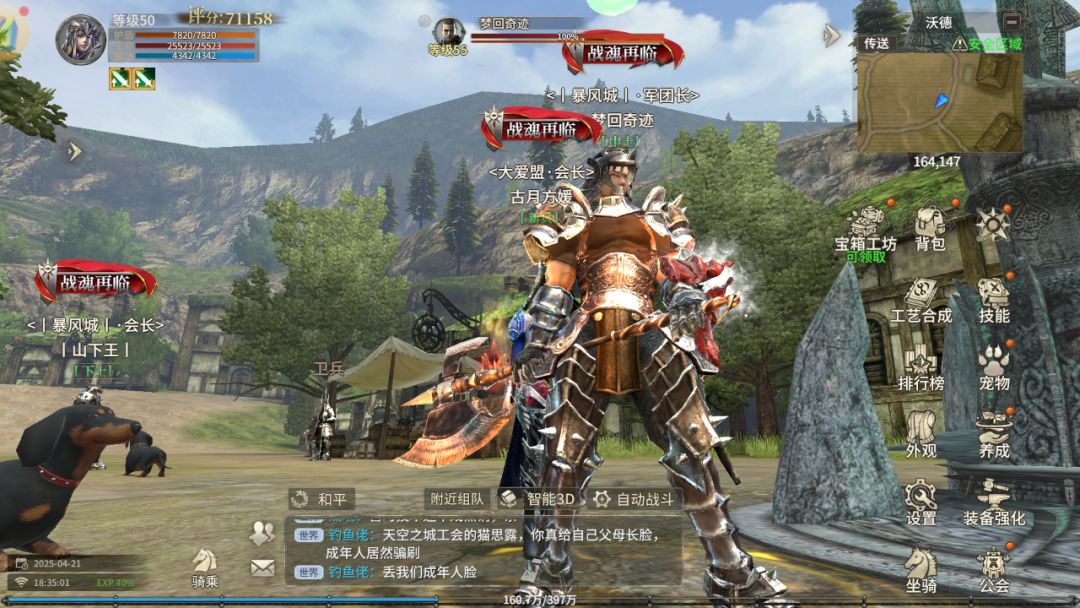Click the 传送 teleport button
The height and width of the screenshot is (608, 1080).
tap(876, 43)
